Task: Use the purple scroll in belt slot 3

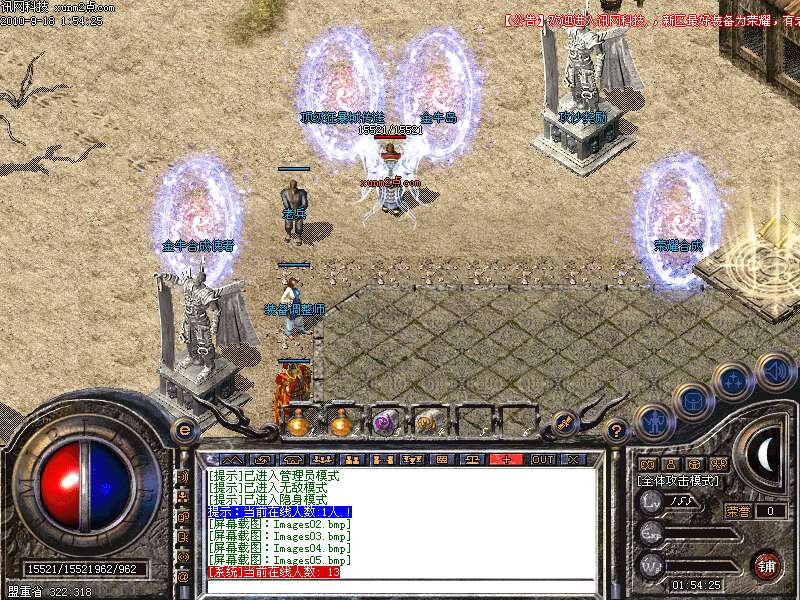Action: coord(383,423)
